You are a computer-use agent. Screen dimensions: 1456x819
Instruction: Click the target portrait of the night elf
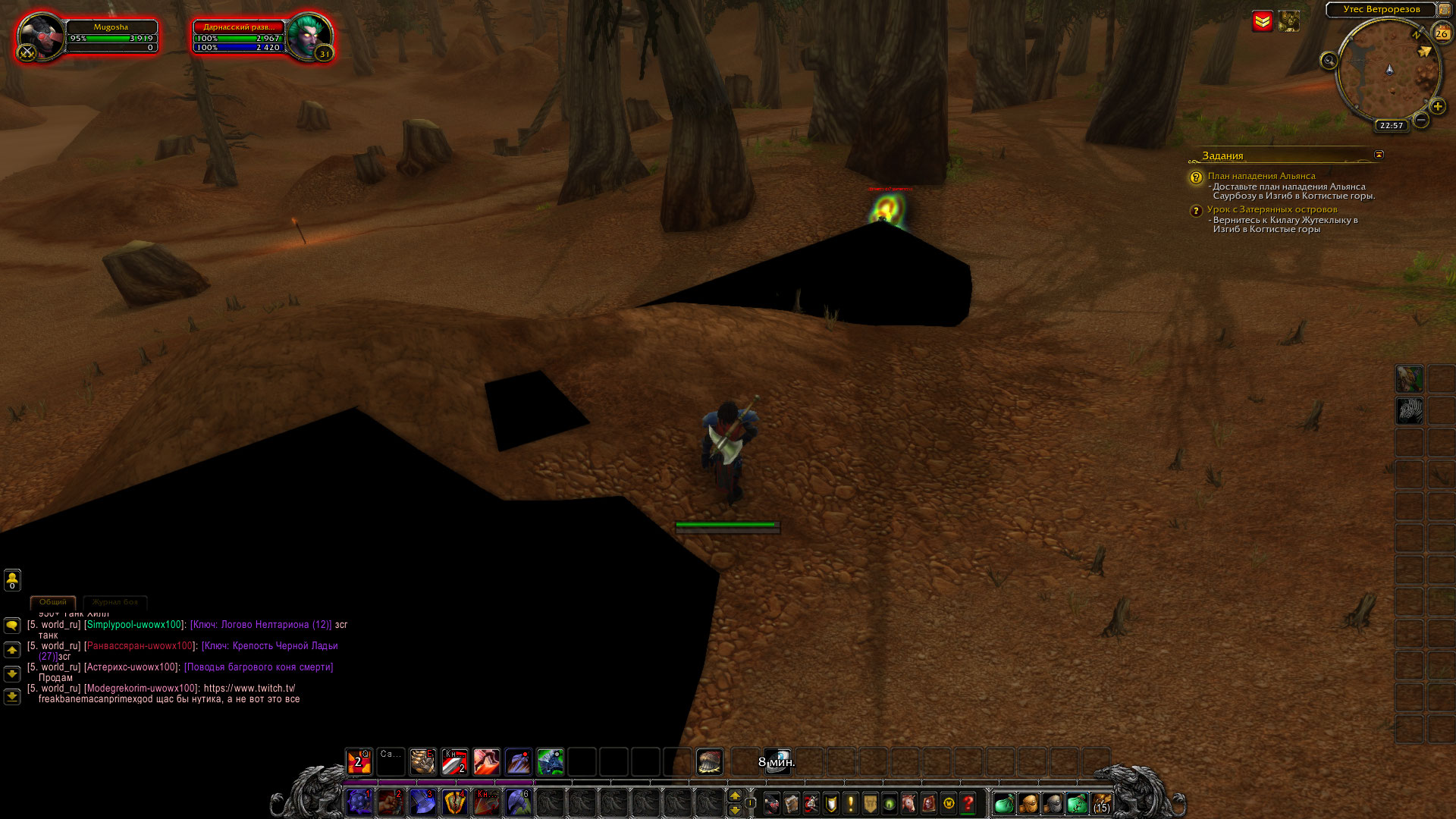pos(309,36)
